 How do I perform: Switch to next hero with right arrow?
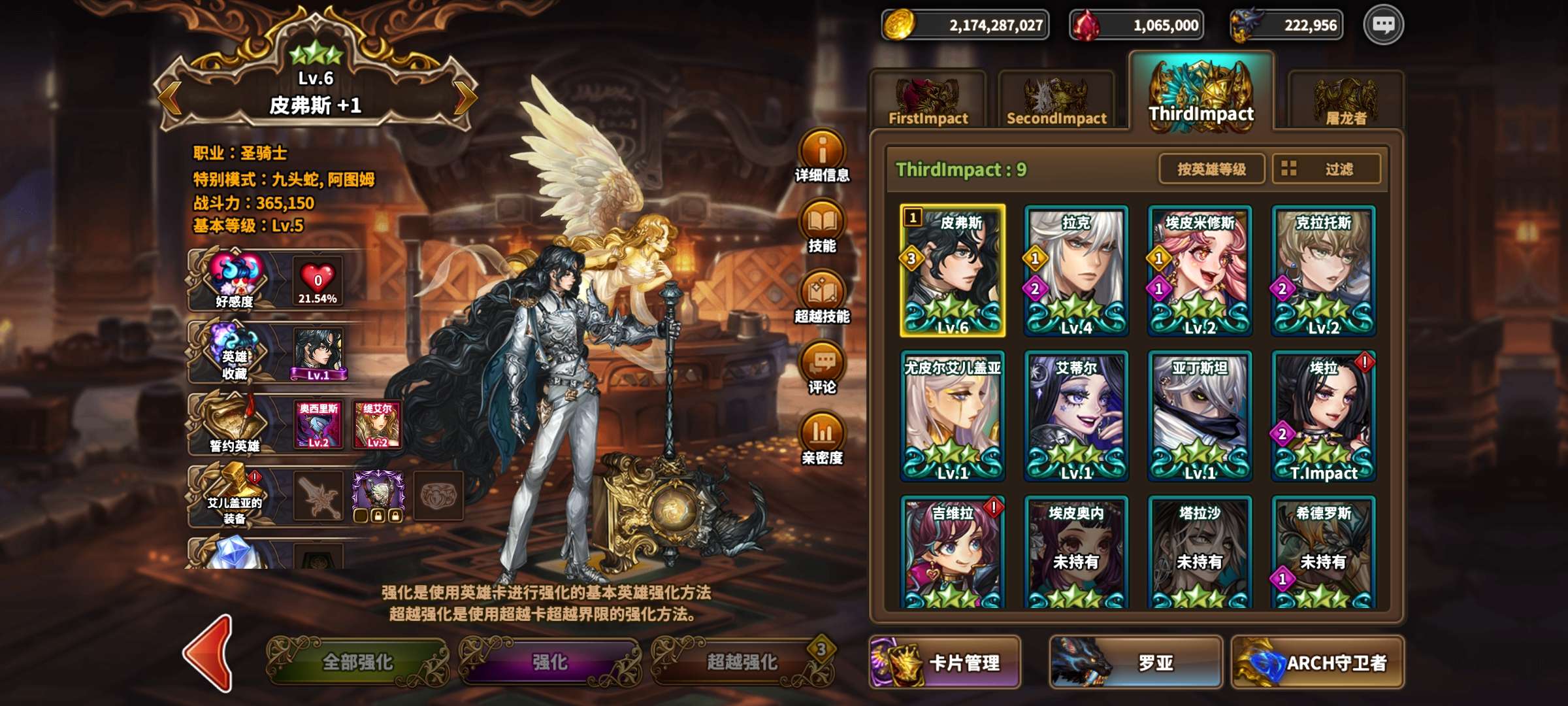tap(465, 98)
